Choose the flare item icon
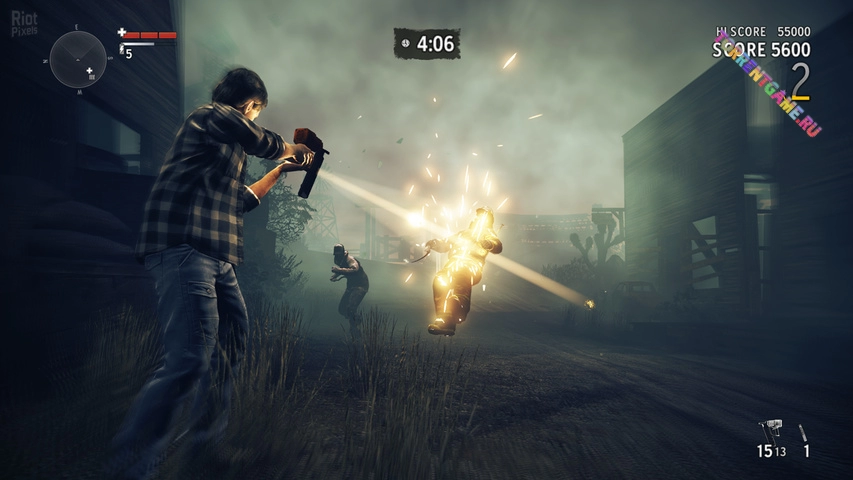Viewport: 853px width, 480px height. 804,432
